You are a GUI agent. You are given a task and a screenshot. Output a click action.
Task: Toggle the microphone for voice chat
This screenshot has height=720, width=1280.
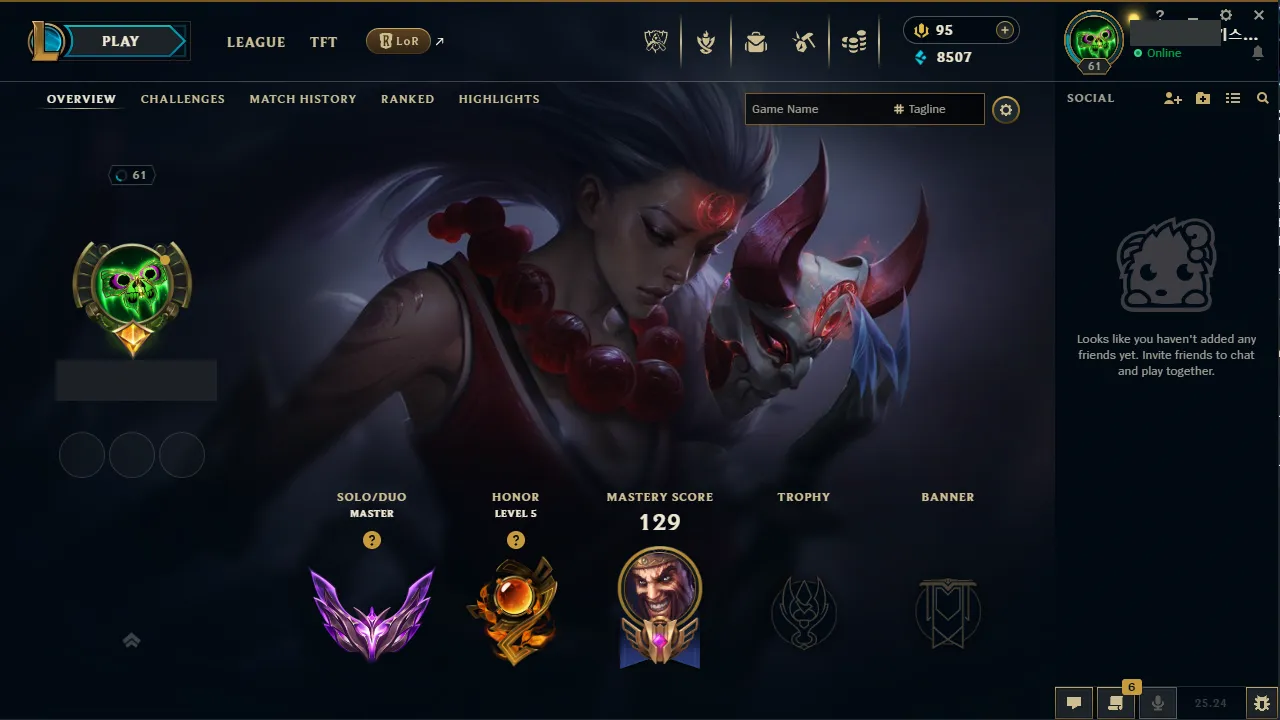1158,703
